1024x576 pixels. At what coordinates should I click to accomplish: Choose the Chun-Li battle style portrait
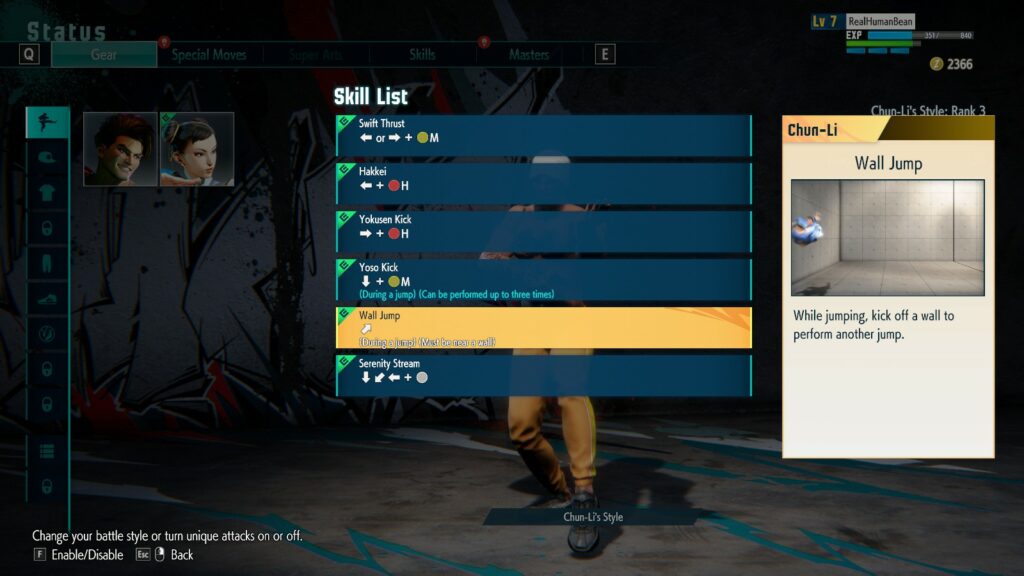[197, 149]
